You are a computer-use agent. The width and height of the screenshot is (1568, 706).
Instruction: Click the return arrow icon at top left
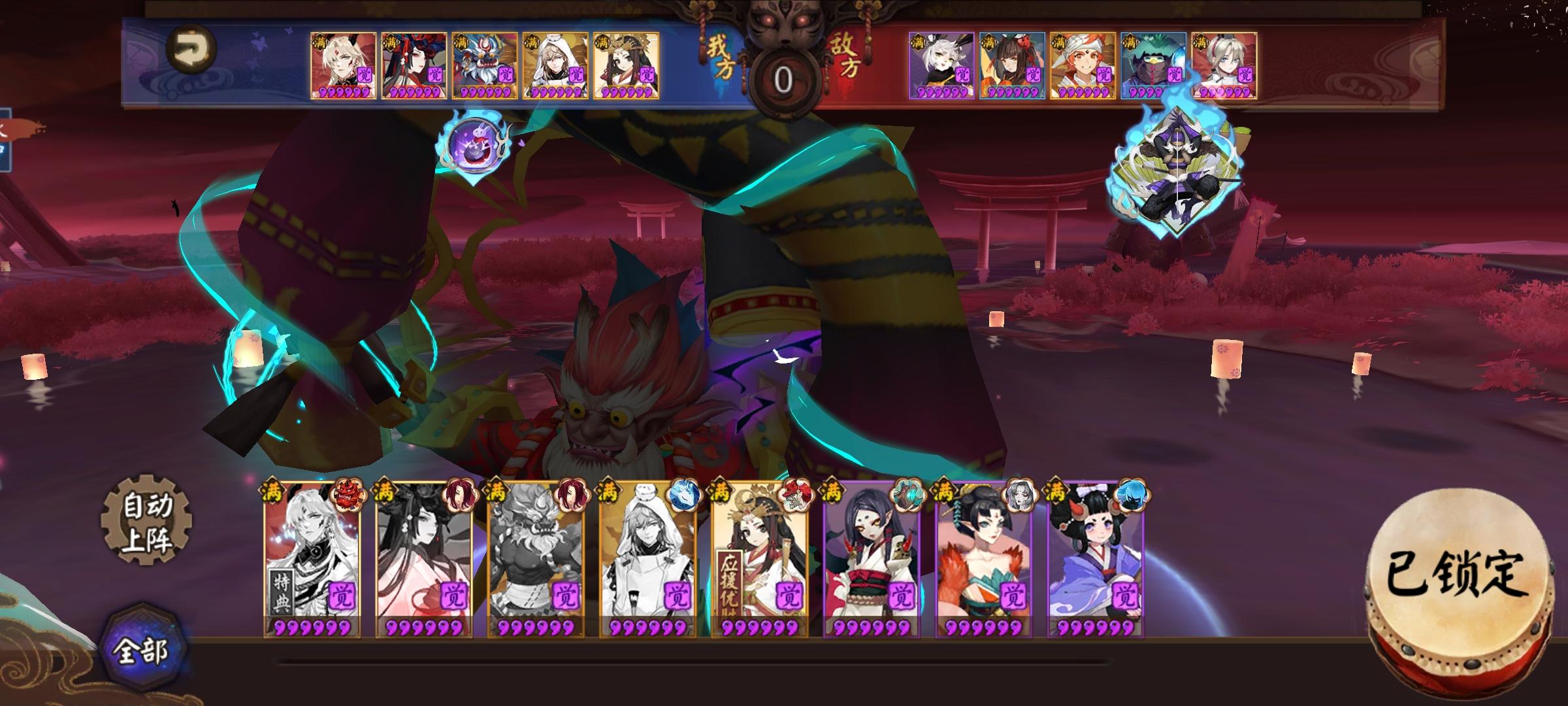coord(193,49)
